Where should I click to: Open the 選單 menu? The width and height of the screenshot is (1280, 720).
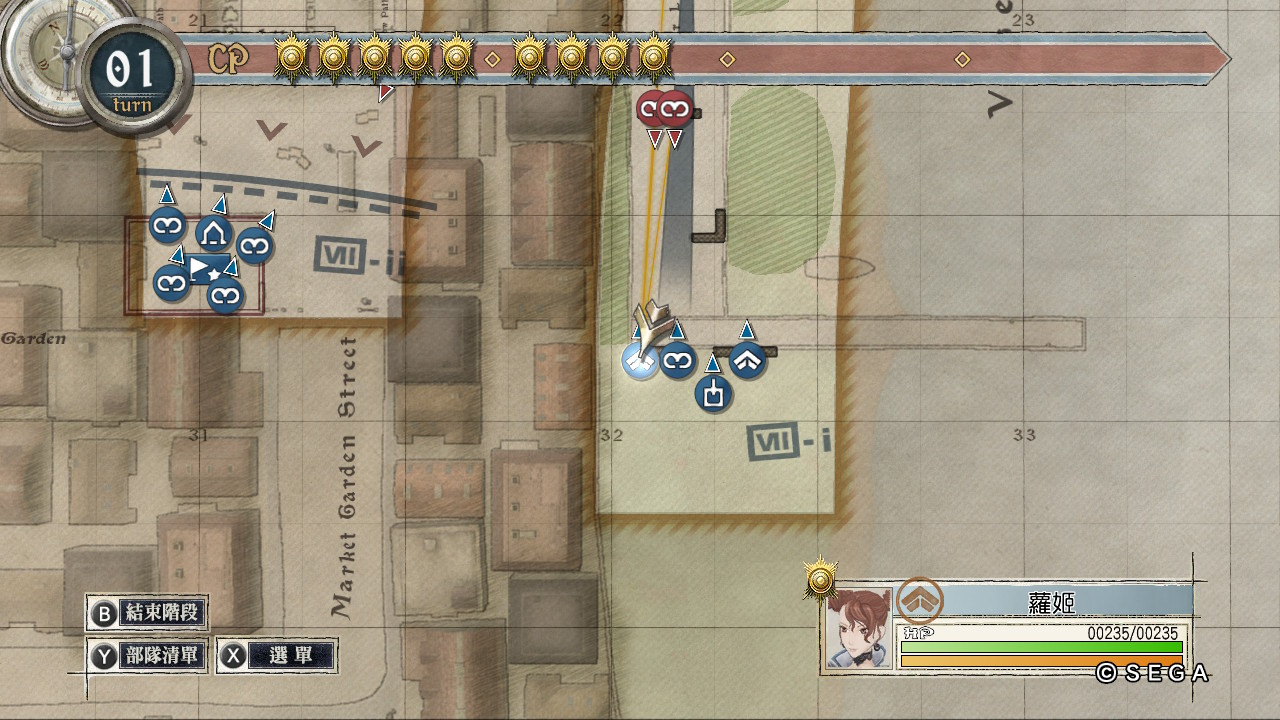(277, 656)
